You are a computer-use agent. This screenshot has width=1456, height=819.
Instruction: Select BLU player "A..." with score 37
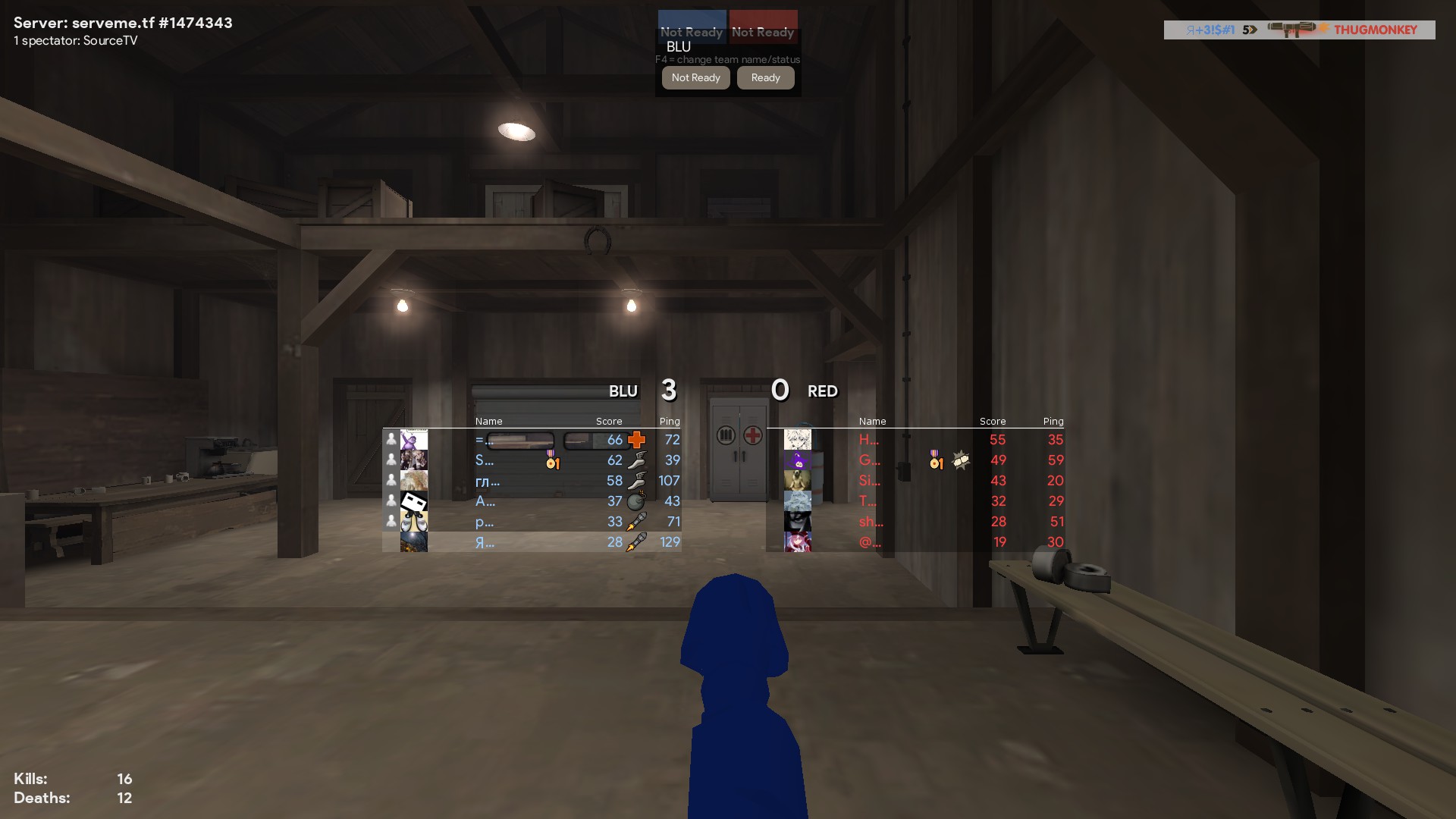[531, 501]
